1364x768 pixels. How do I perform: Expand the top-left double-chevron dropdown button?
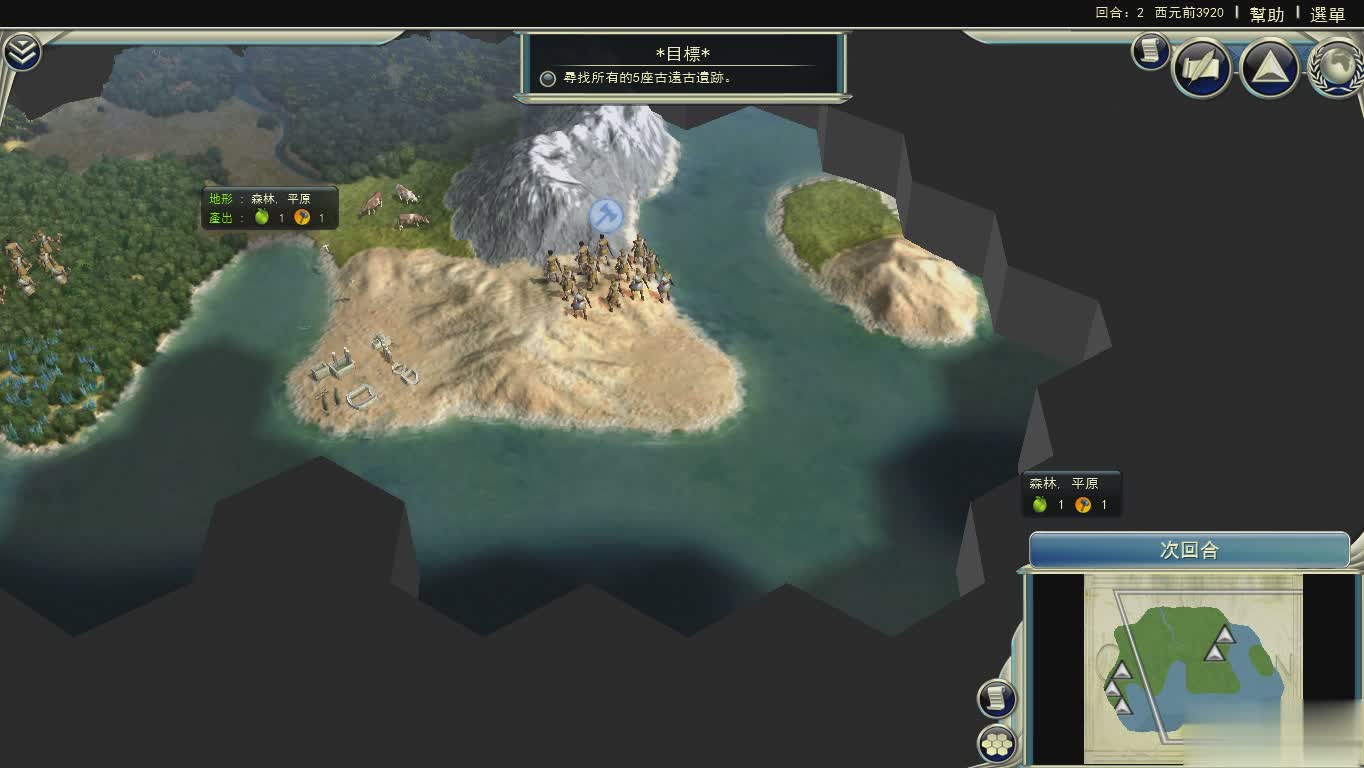pyautogui.click(x=21, y=52)
